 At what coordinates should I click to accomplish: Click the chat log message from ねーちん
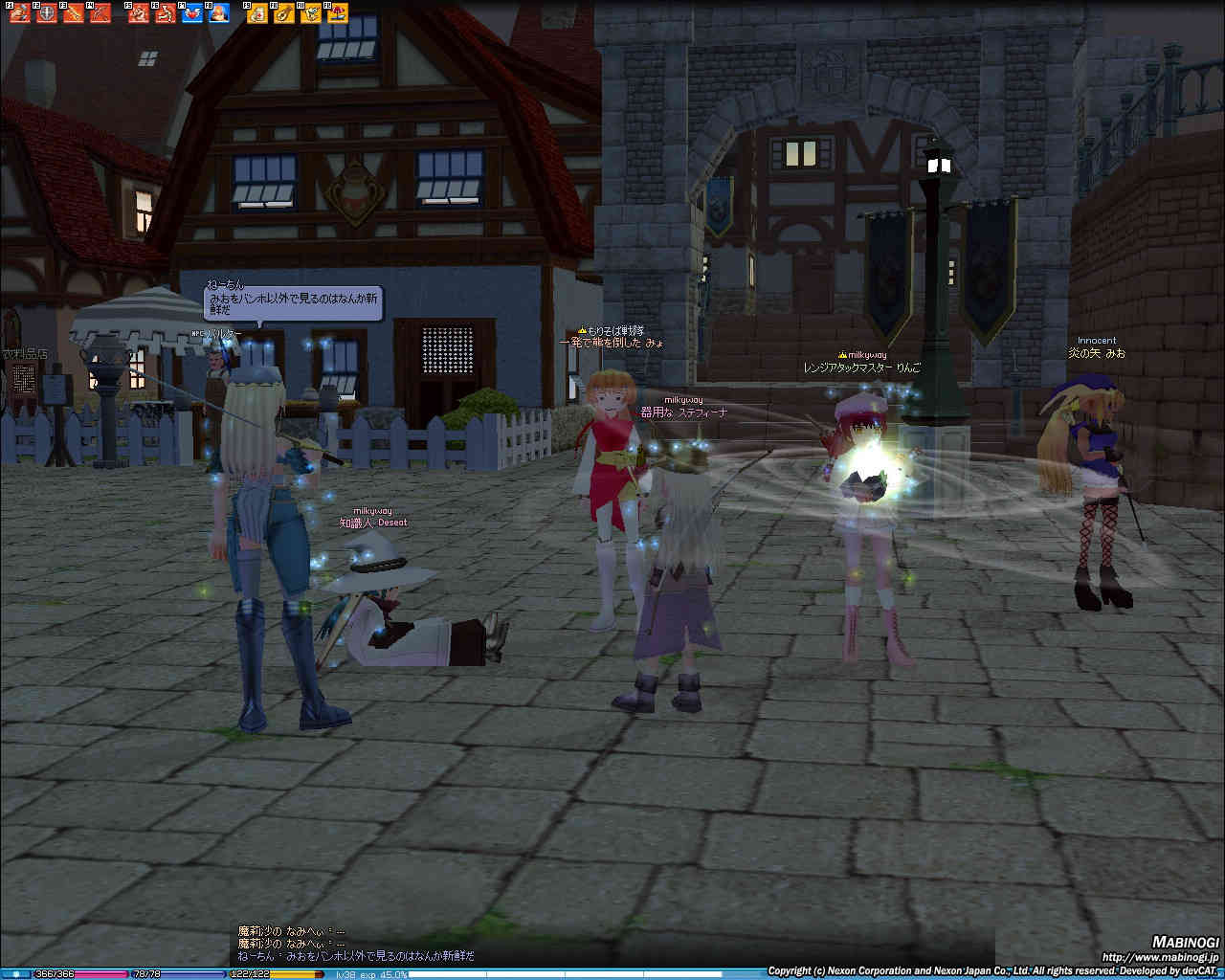click(x=356, y=955)
